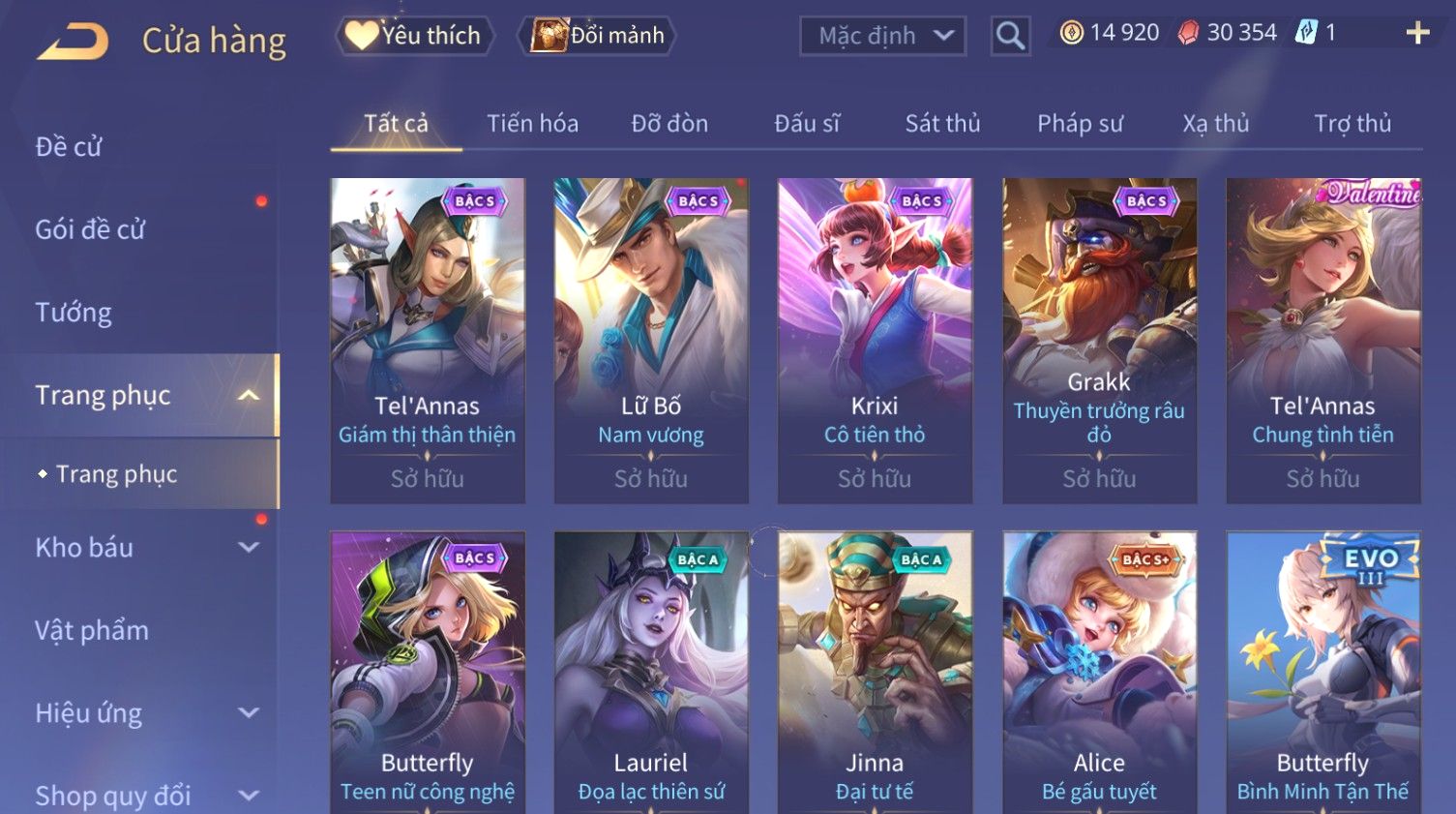Switch to the Đỡ đòn tab

tap(669, 124)
